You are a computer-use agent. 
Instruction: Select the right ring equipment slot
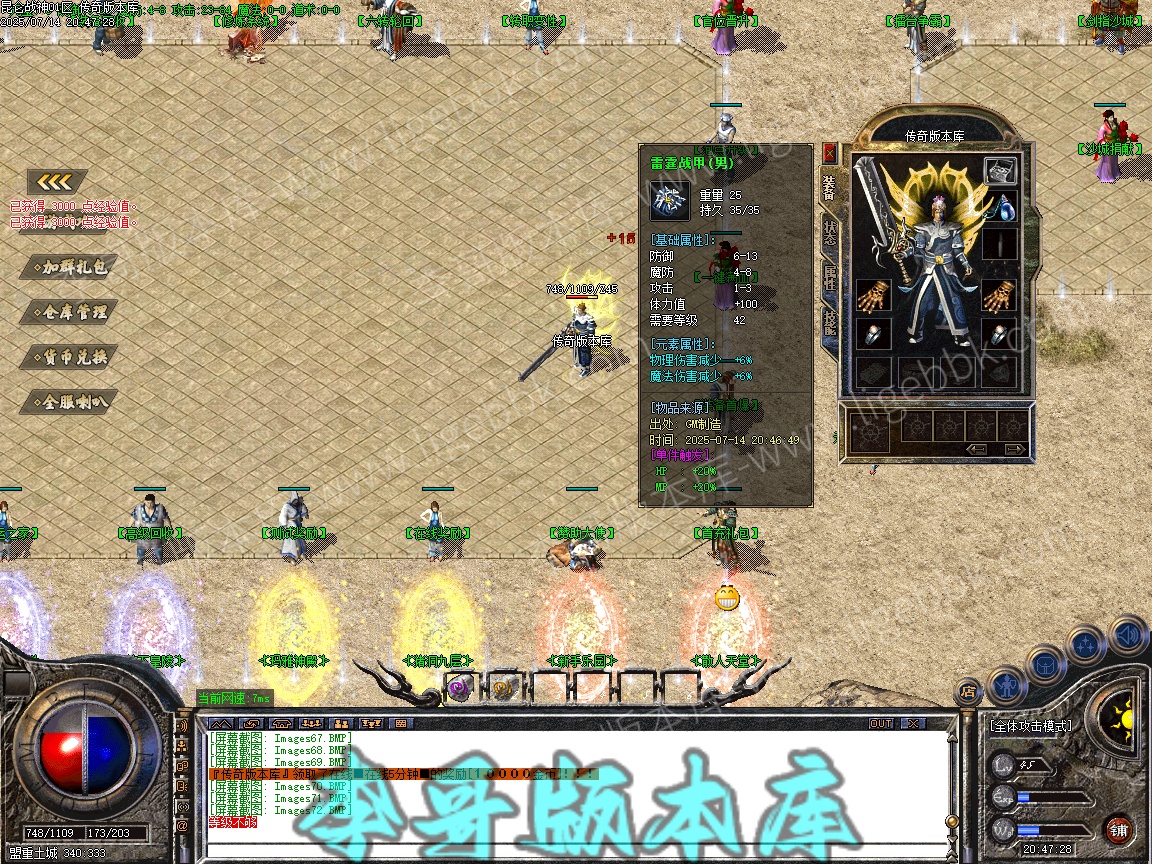coord(1000,335)
